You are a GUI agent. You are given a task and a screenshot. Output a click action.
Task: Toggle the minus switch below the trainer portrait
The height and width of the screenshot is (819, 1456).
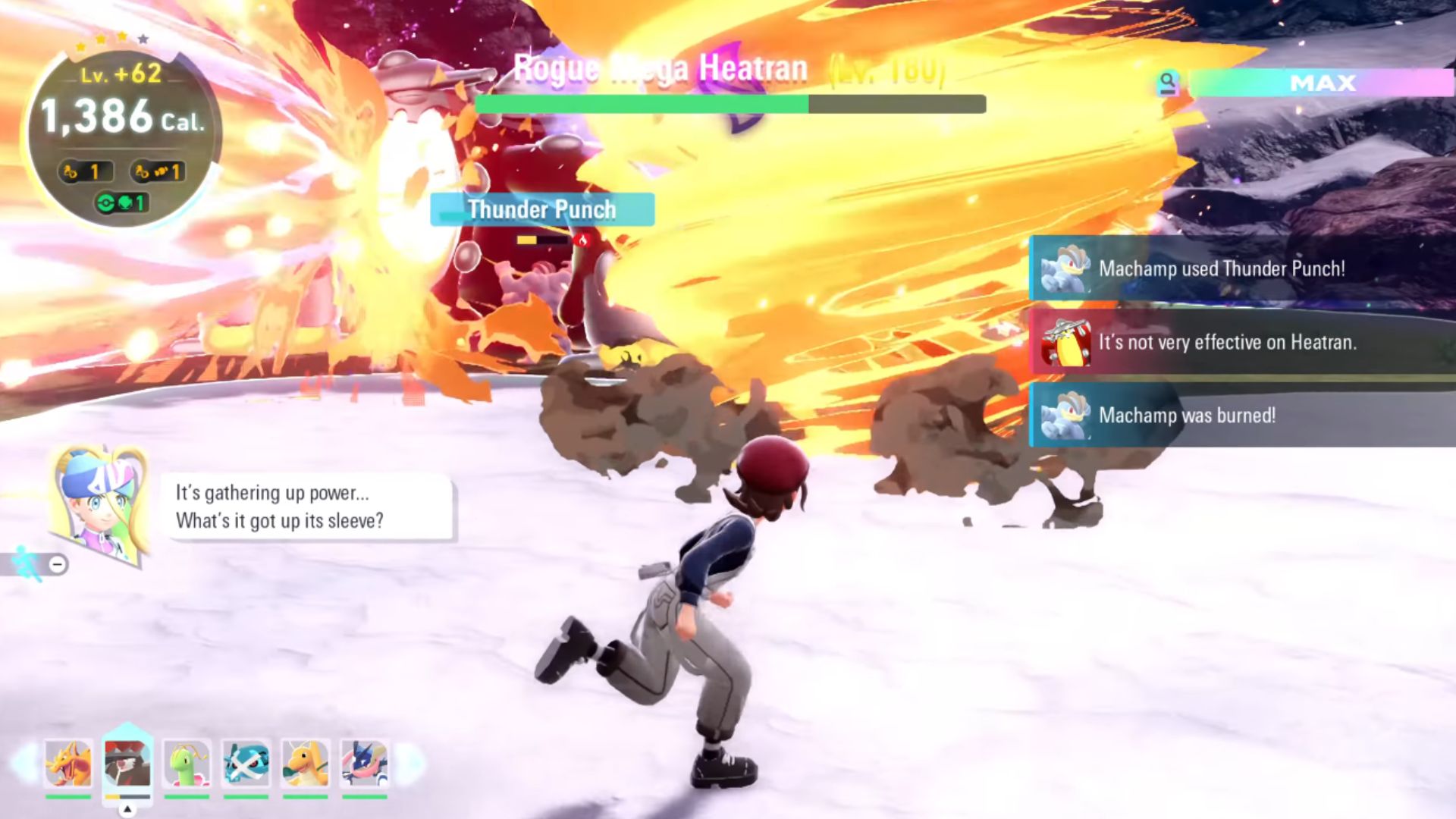(57, 563)
